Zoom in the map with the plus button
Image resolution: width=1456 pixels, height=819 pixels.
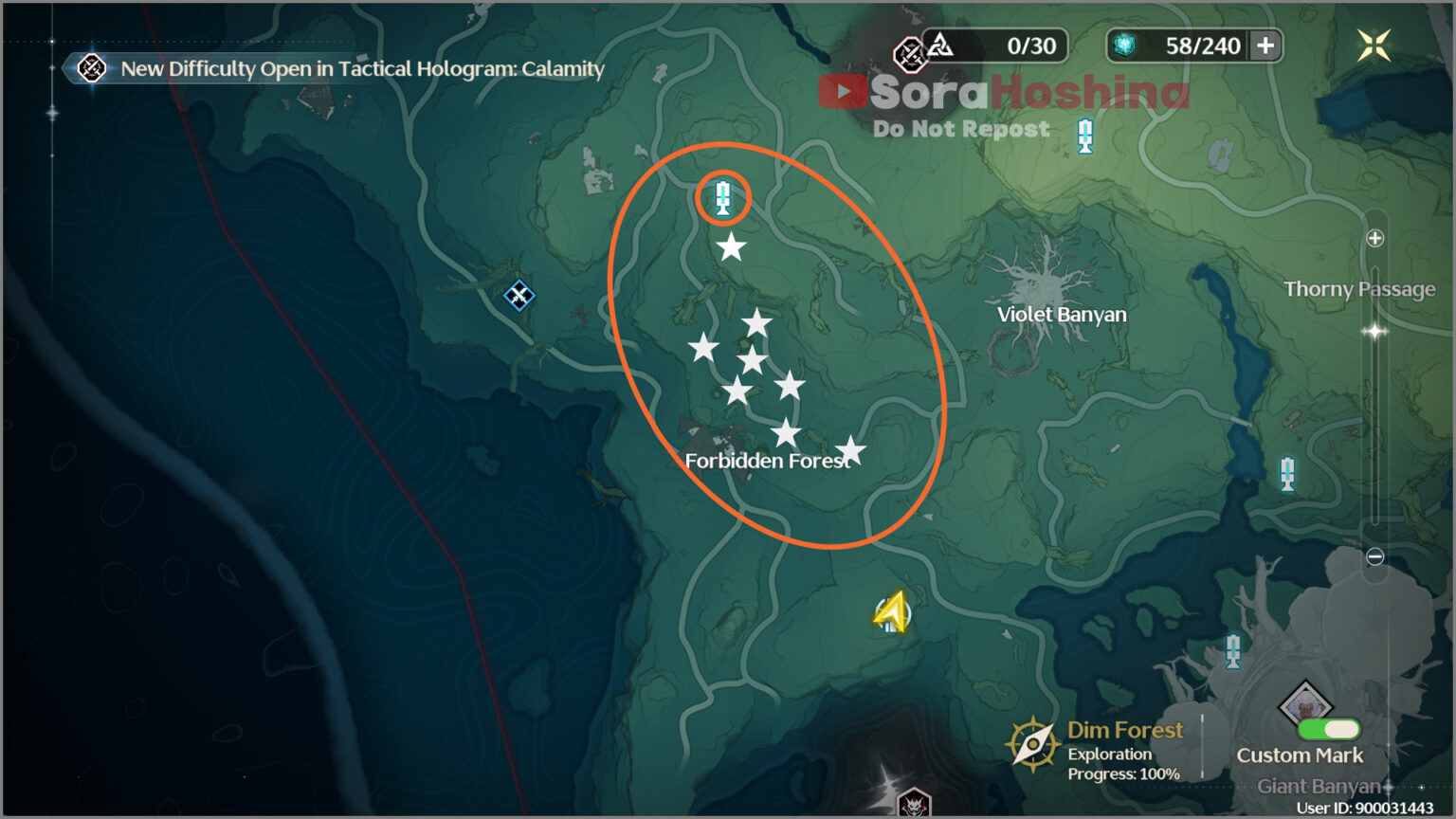(1375, 238)
